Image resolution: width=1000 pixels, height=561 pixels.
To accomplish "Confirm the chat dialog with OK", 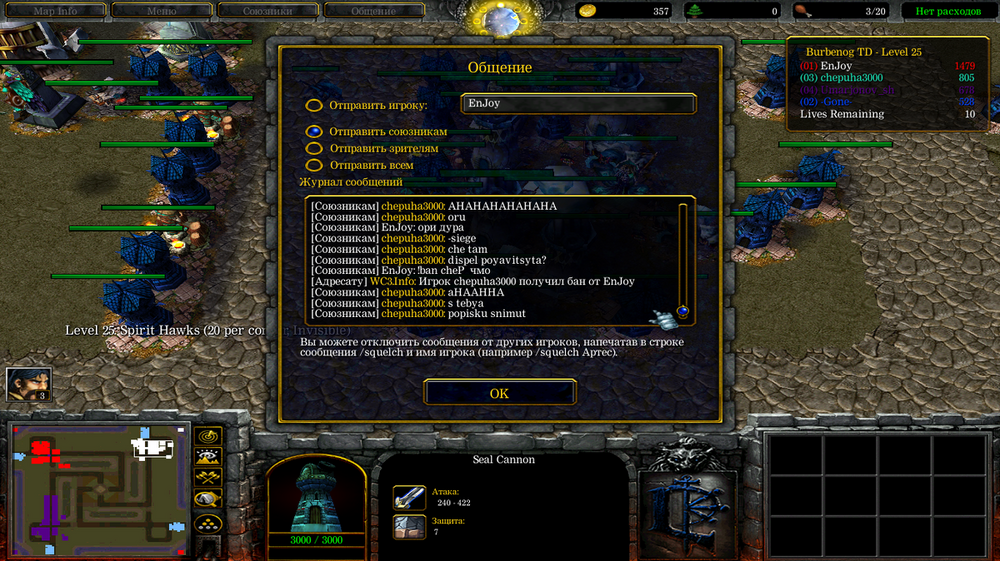I will (x=499, y=393).
